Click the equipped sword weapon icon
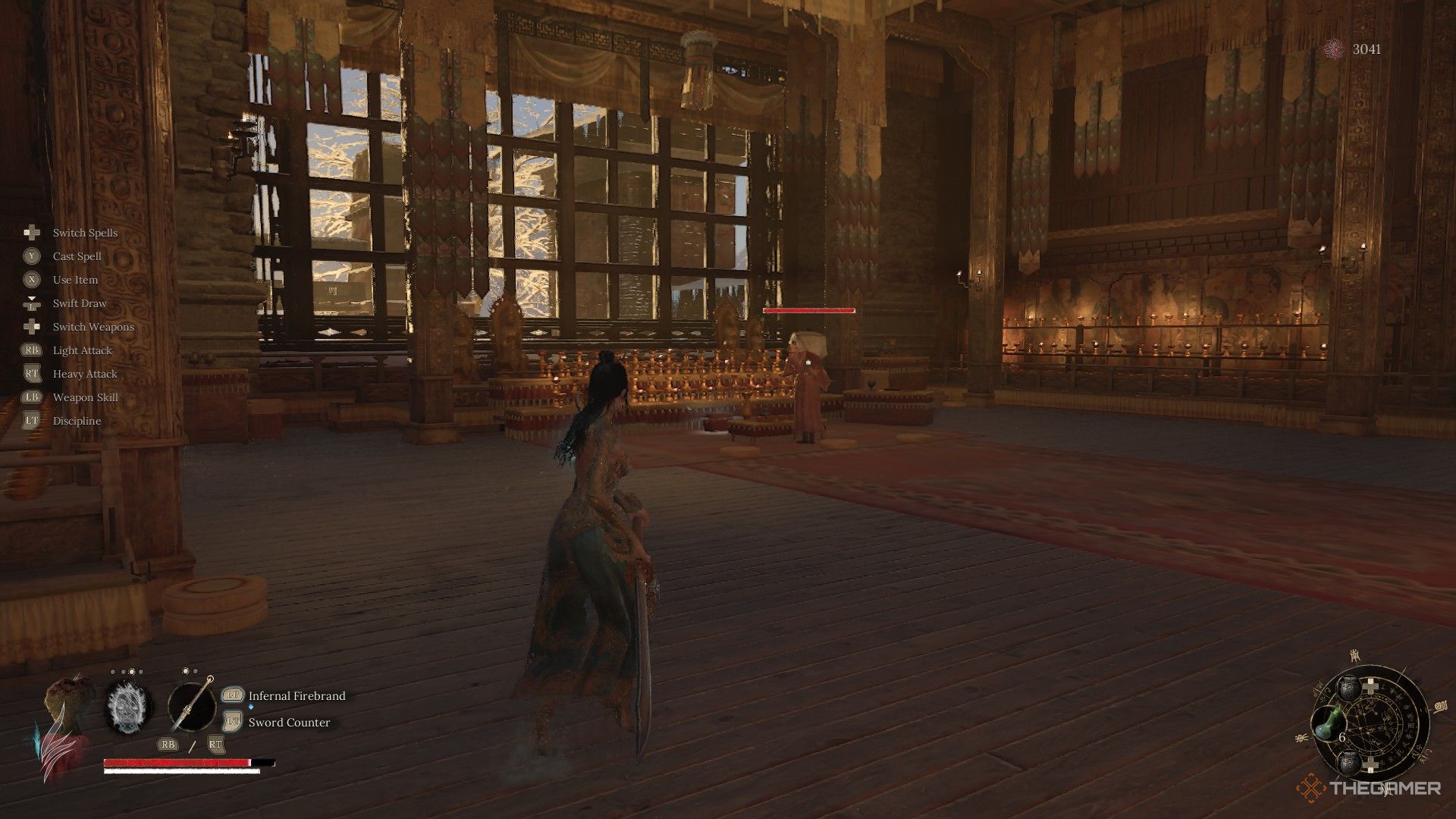The height and width of the screenshot is (819, 1456). (x=192, y=707)
